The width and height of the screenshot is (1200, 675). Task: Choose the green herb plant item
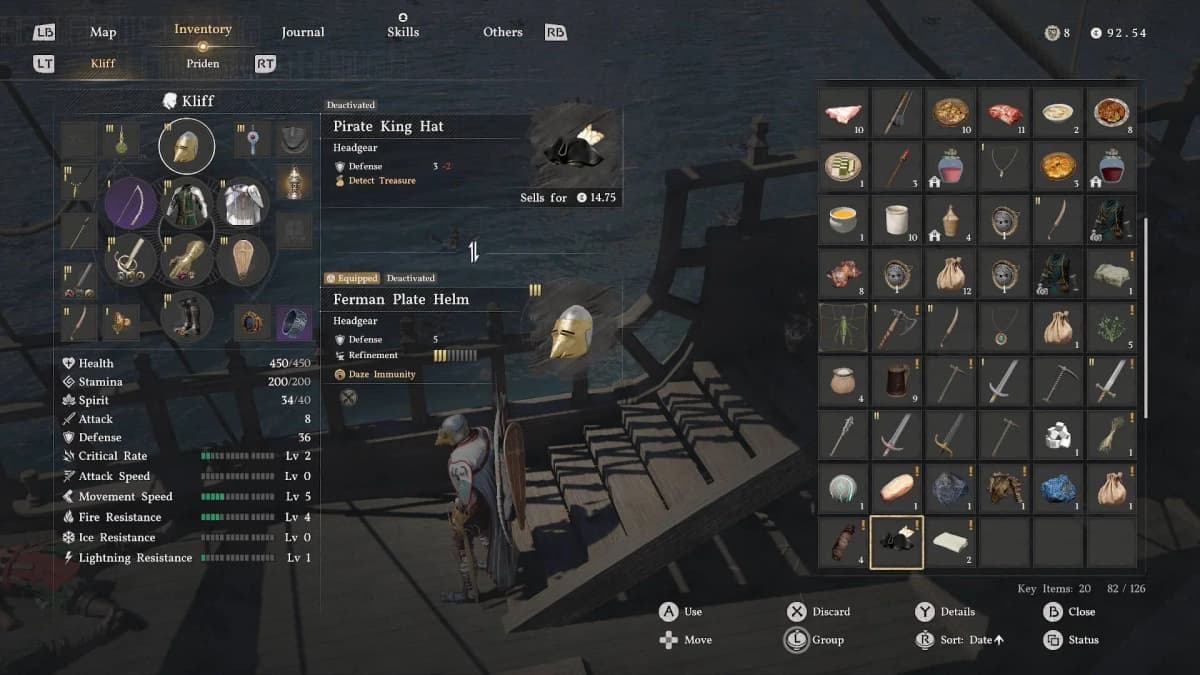click(1111, 327)
